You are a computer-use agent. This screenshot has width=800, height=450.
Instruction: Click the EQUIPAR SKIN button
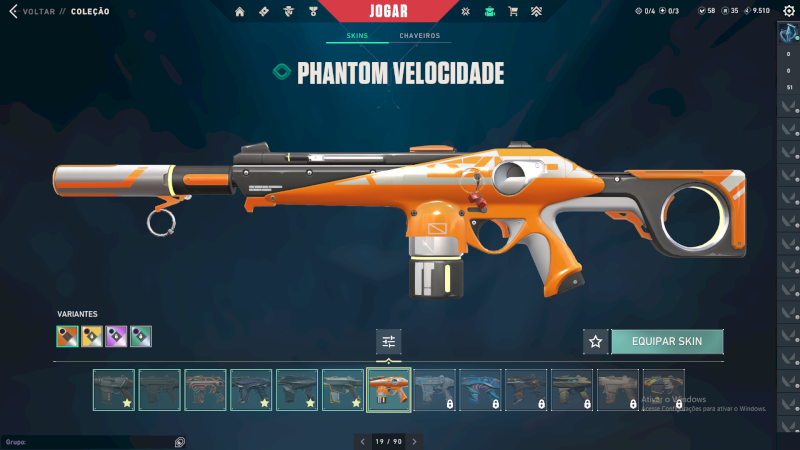tap(667, 341)
